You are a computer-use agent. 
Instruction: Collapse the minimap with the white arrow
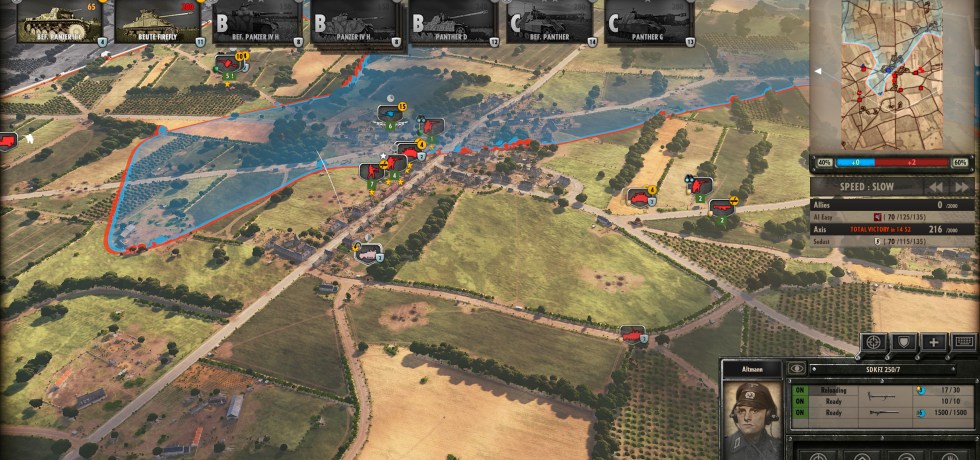(820, 71)
